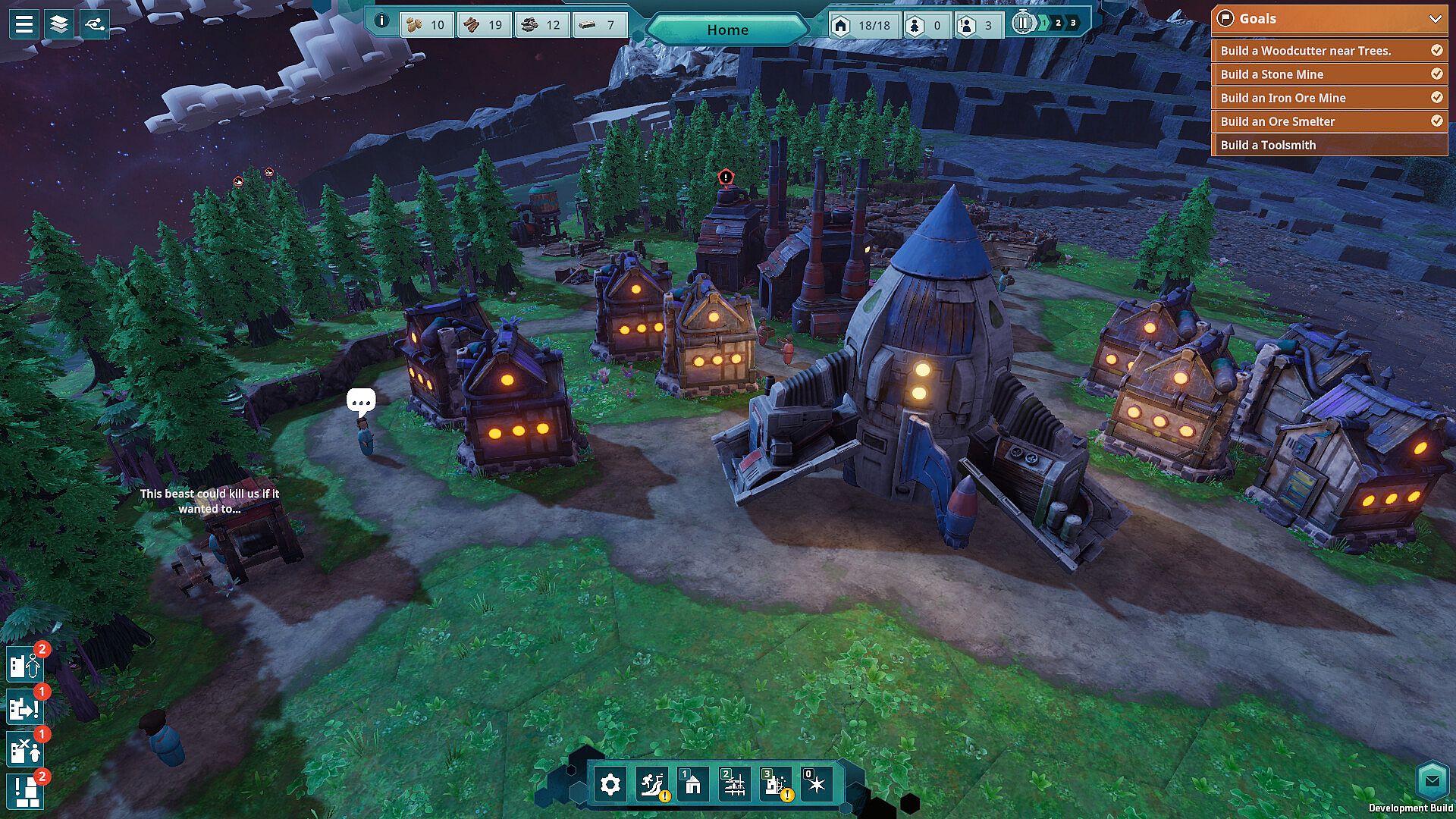Image resolution: width=1456 pixels, height=819 pixels.
Task: Select the Build a Toolsmith goal
Action: click(1329, 145)
